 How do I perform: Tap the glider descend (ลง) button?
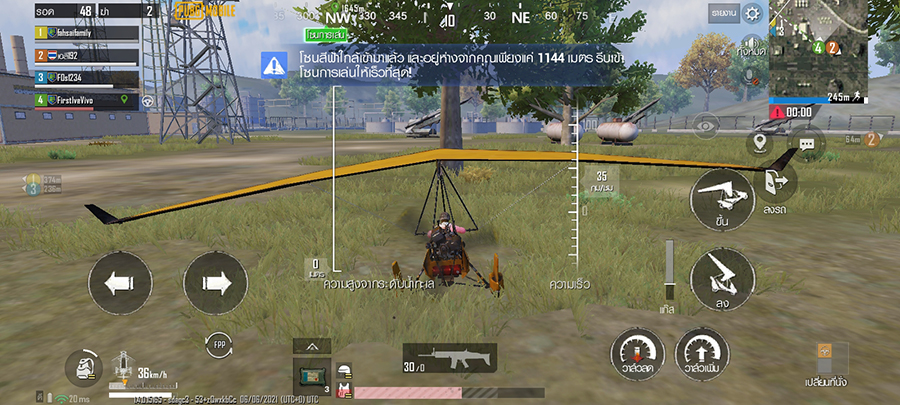[x=723, y=275]
